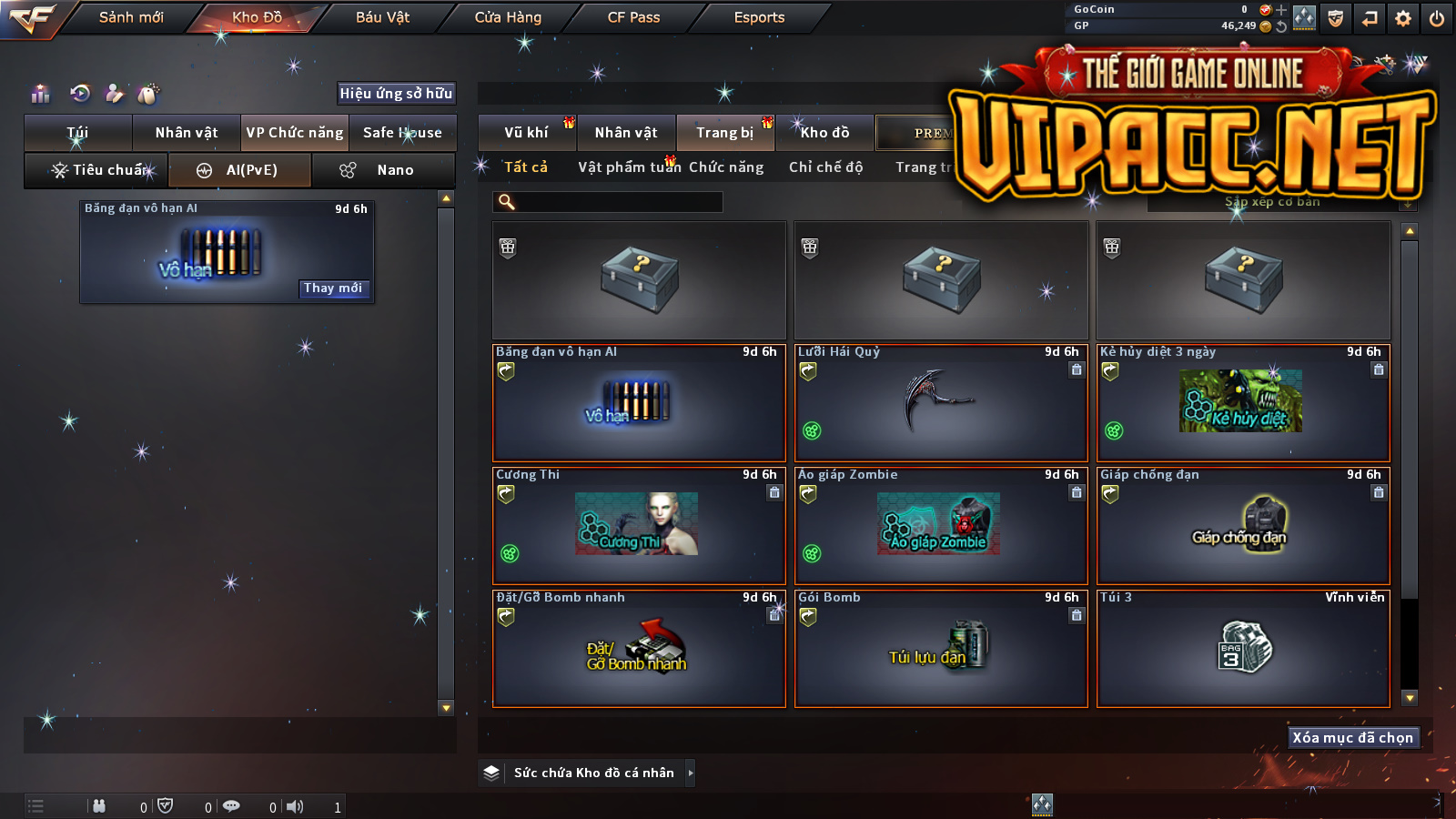This screenshot has height=819, width=1456.
Task: Choose the Túi 3 bag item
Action: [x=1243, y=649]
